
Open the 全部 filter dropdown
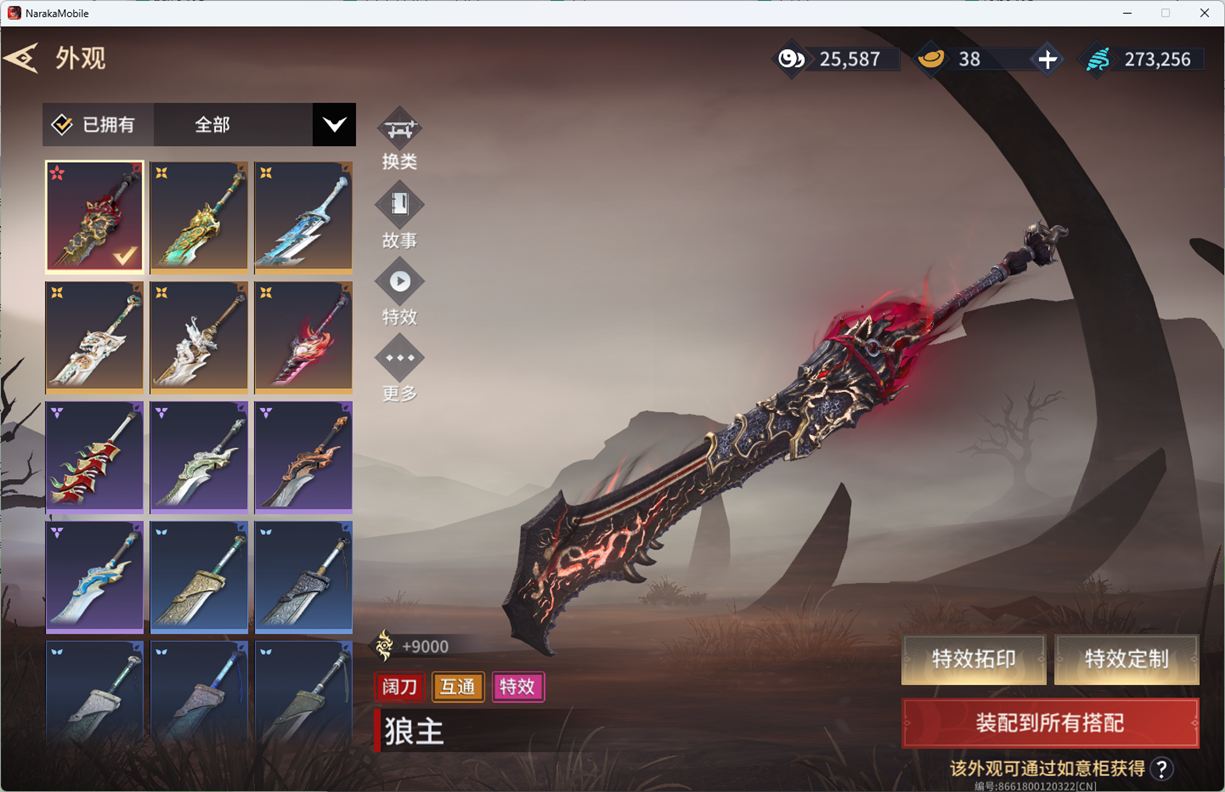333,125
